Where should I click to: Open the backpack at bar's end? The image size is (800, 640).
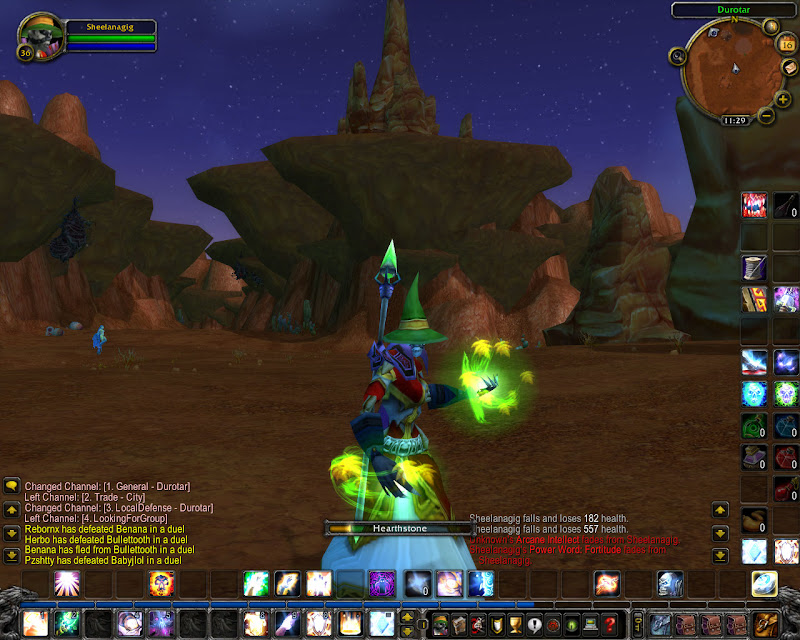coord(765,624)
